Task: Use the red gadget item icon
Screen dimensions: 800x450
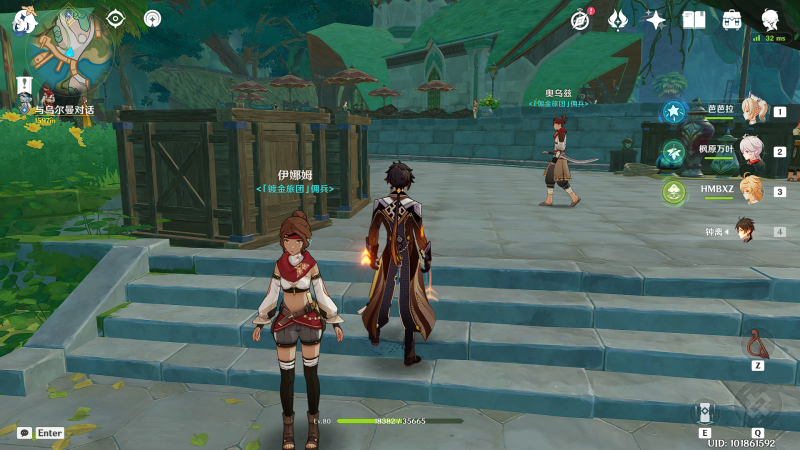Action: coord(757,345)
